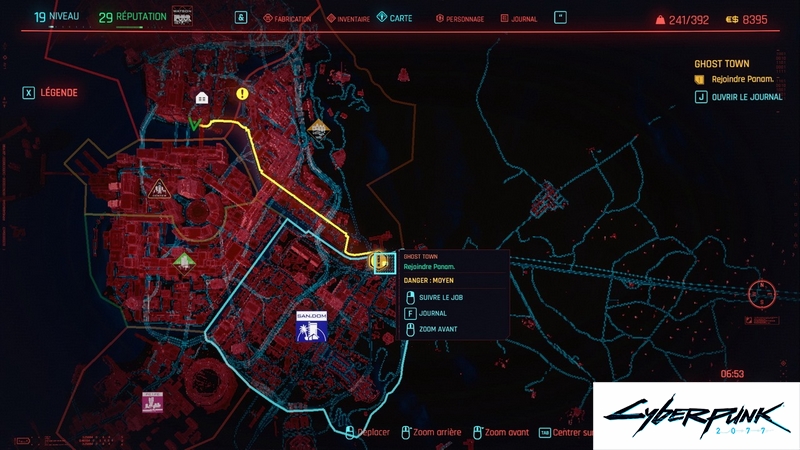Select the green player position arrow

click(x=196, y=124)
